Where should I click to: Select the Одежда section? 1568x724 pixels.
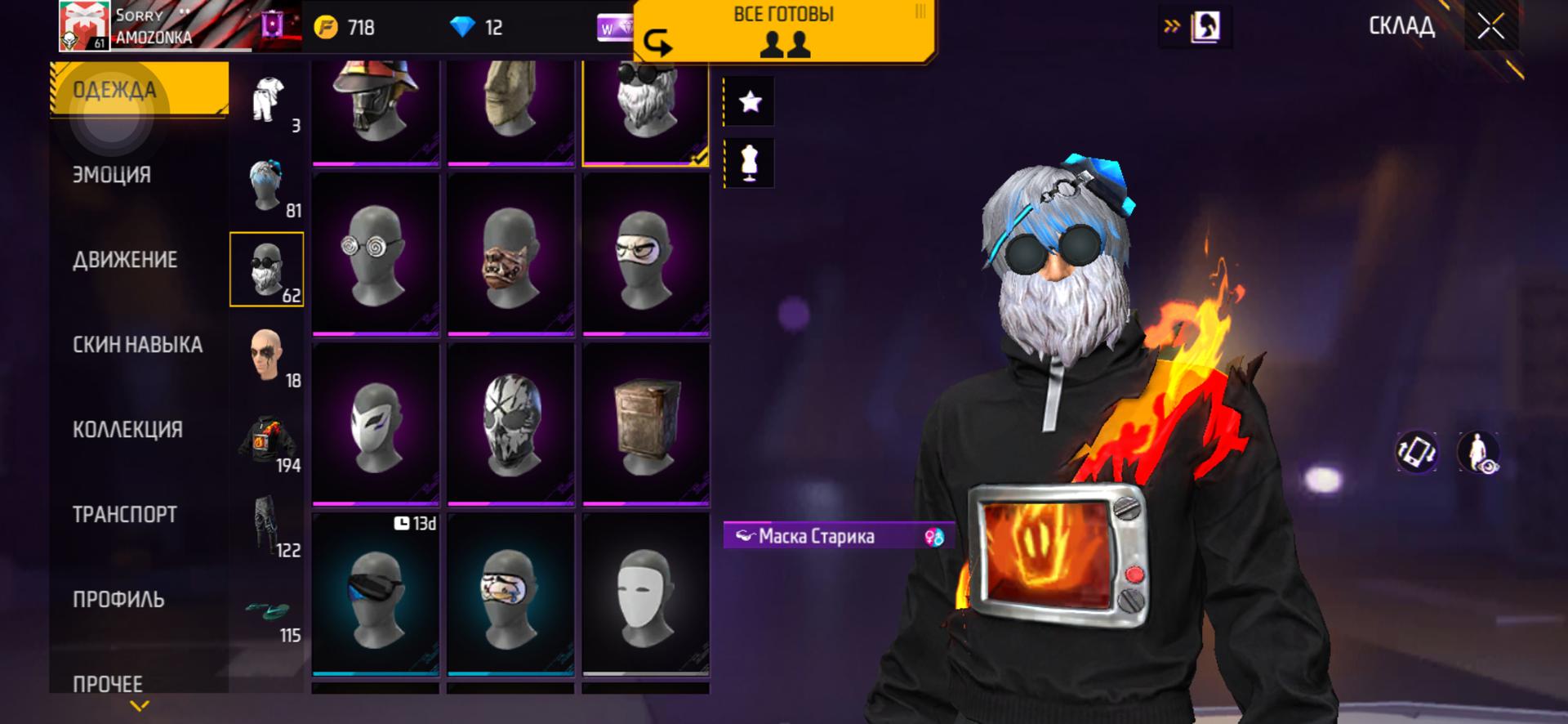point(114,90)
